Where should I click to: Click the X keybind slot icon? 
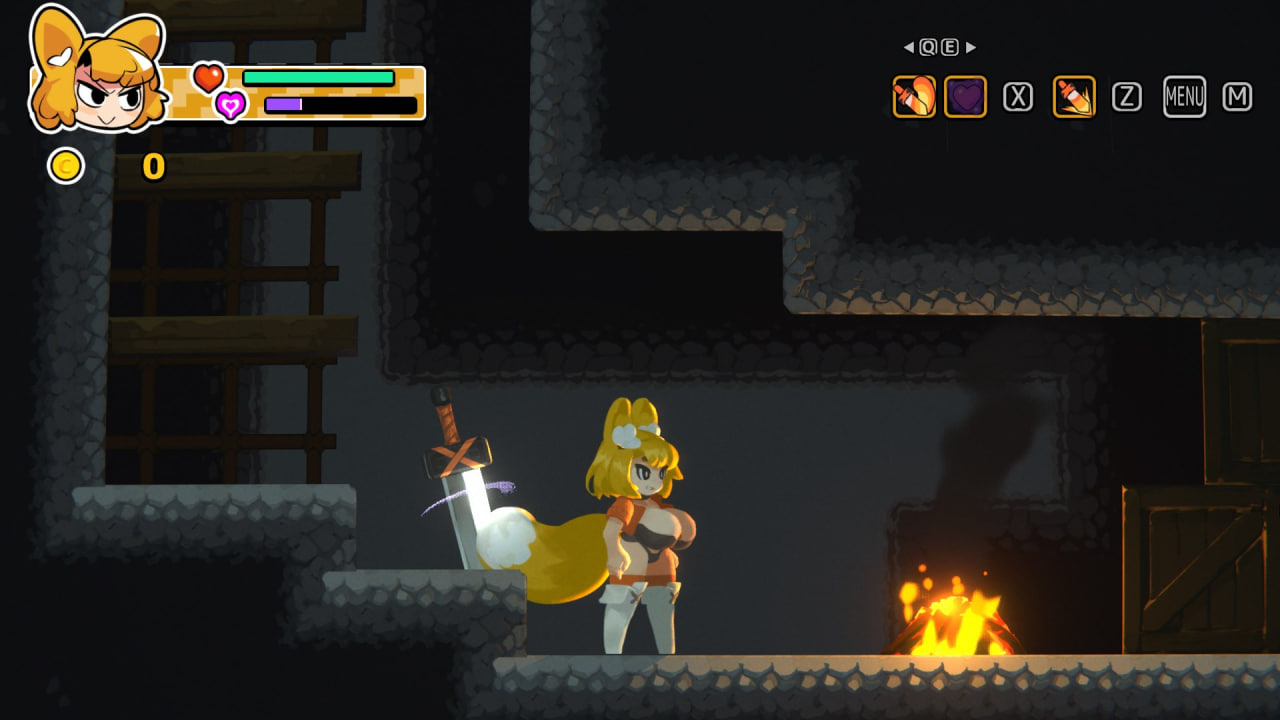click(x=1017, y=97)
